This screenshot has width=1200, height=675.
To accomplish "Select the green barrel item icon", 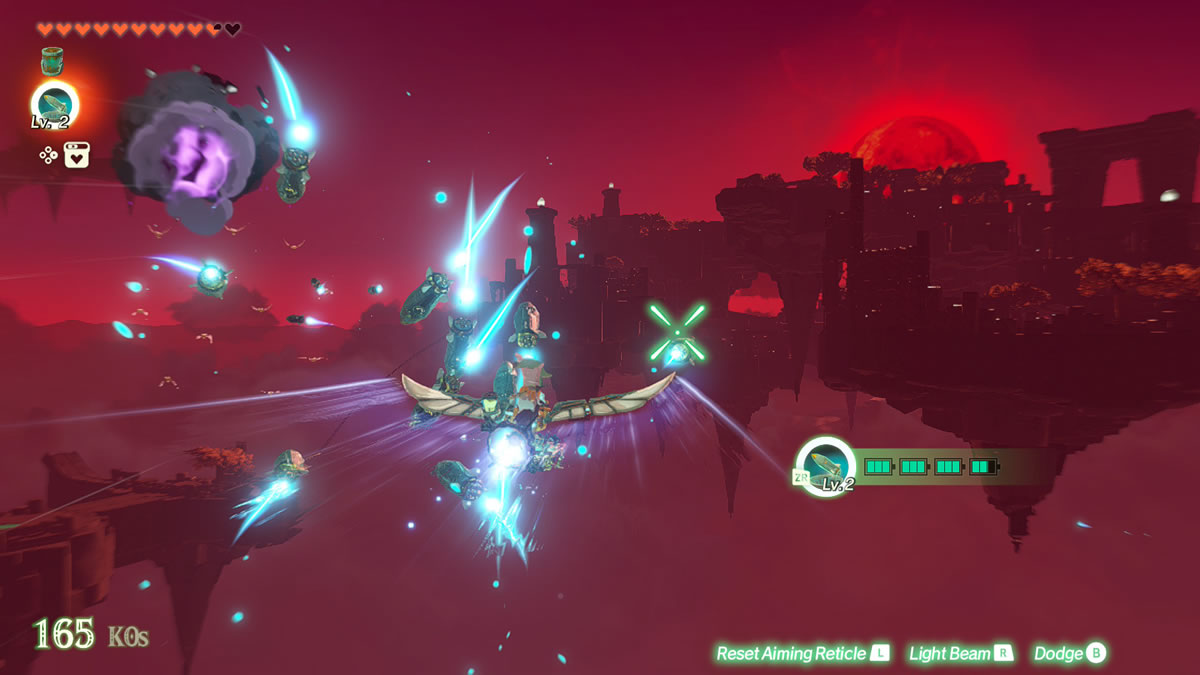I will point(53,61).
